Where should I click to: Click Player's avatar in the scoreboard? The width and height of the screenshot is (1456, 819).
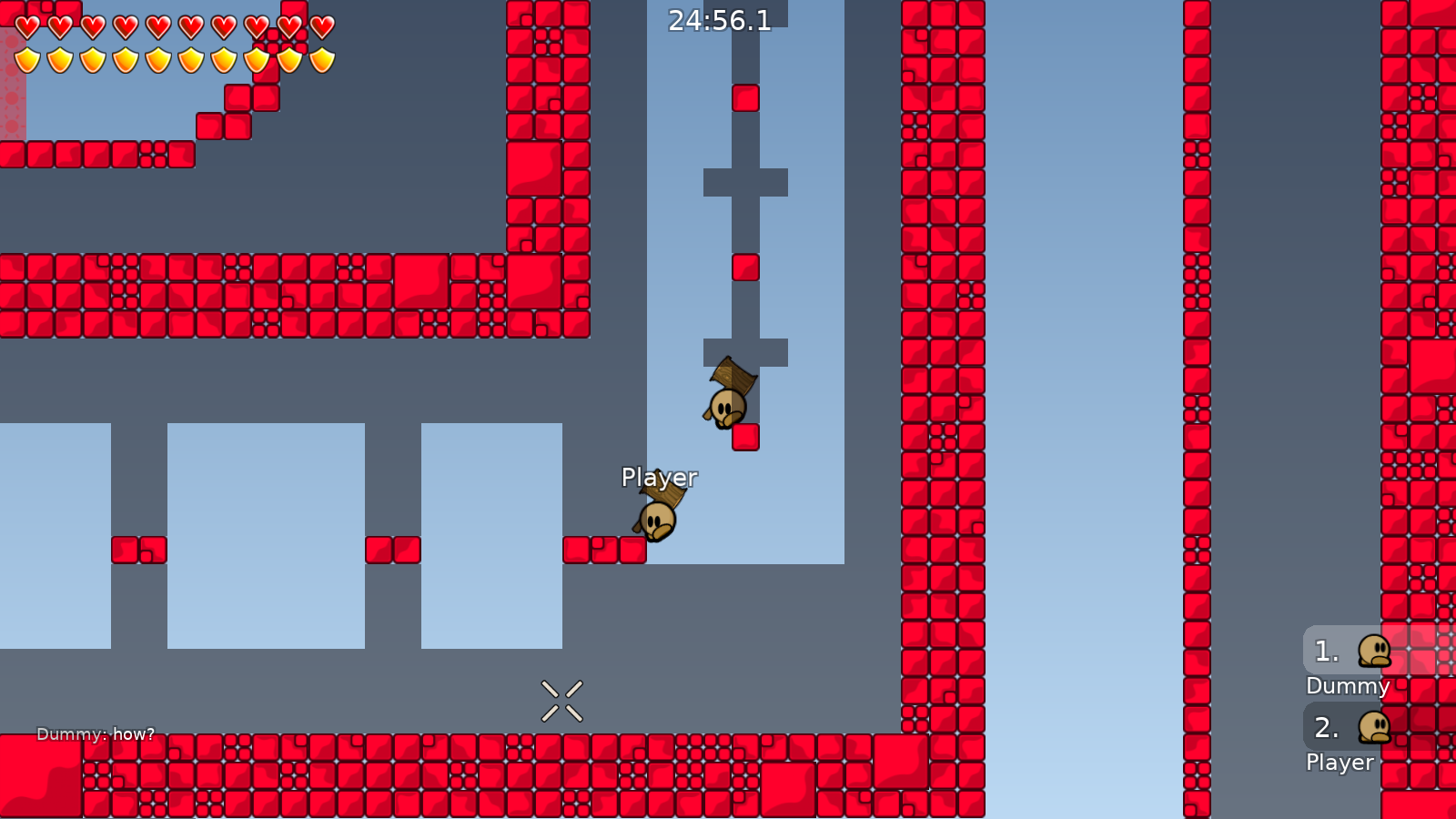pyautogui.click(x=1376, y=728)
